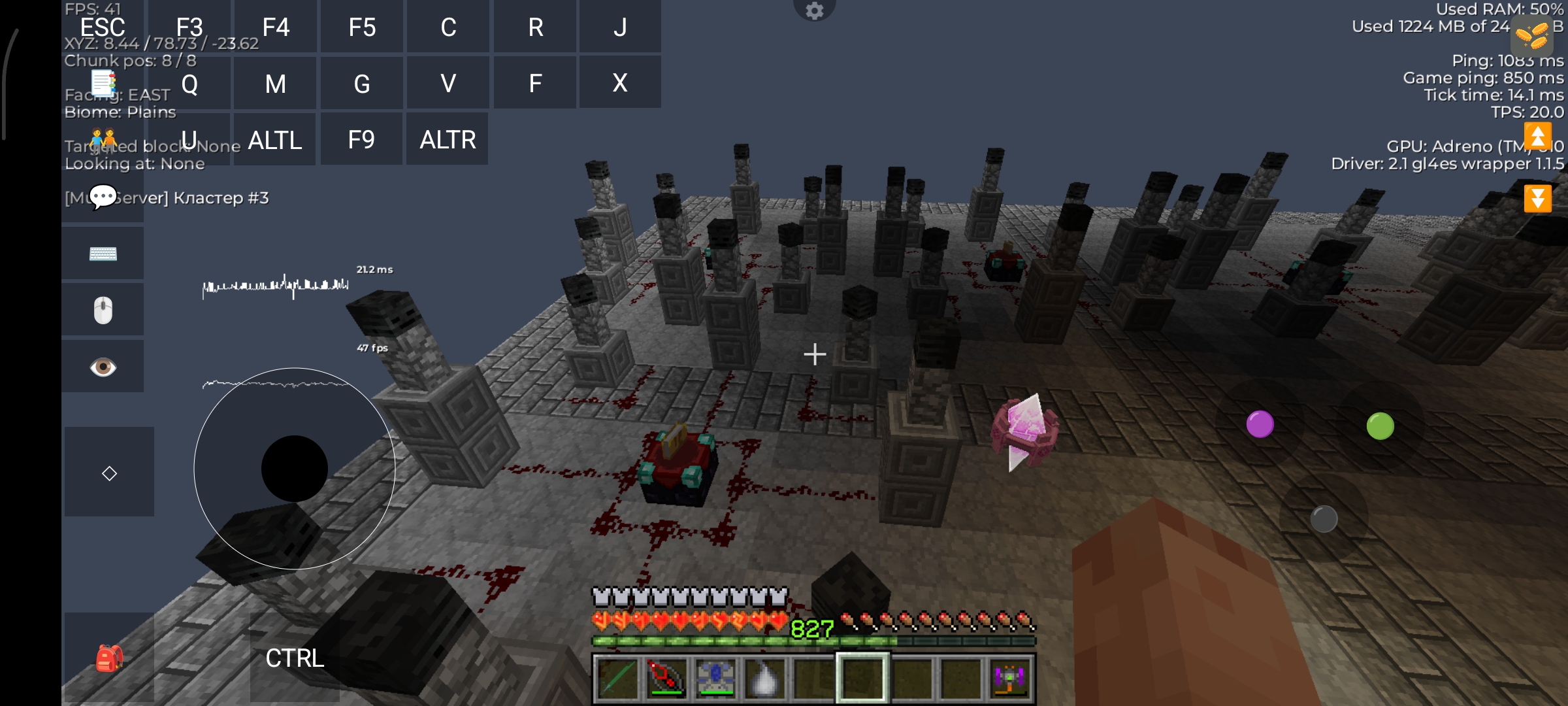Select the white droplet item slot
Screen dimensions: 1568x706
point(764,679)
